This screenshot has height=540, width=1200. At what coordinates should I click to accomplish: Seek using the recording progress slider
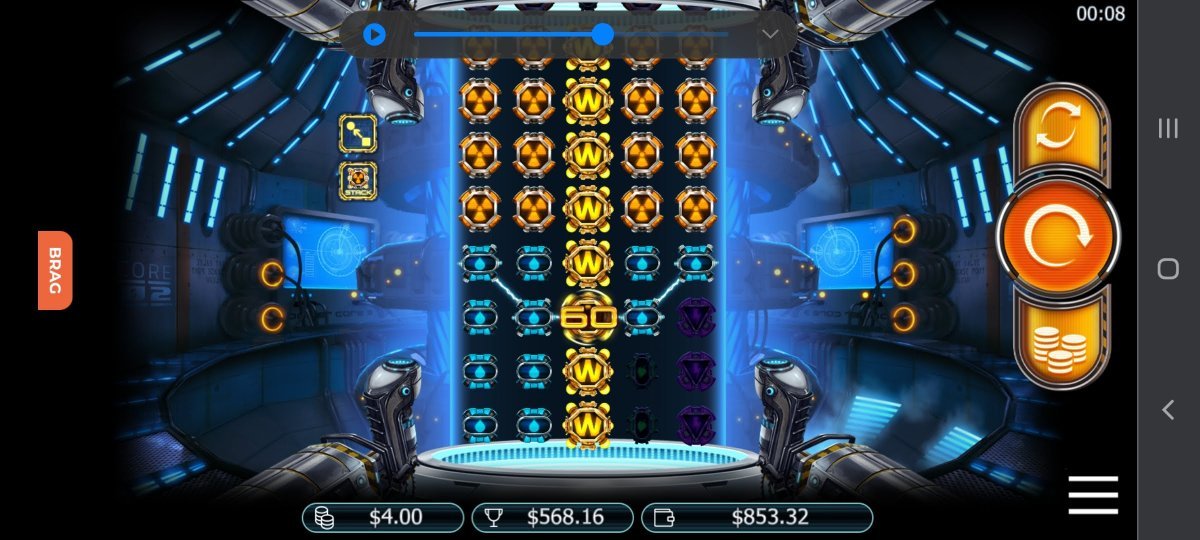click(x=602, y=35)
